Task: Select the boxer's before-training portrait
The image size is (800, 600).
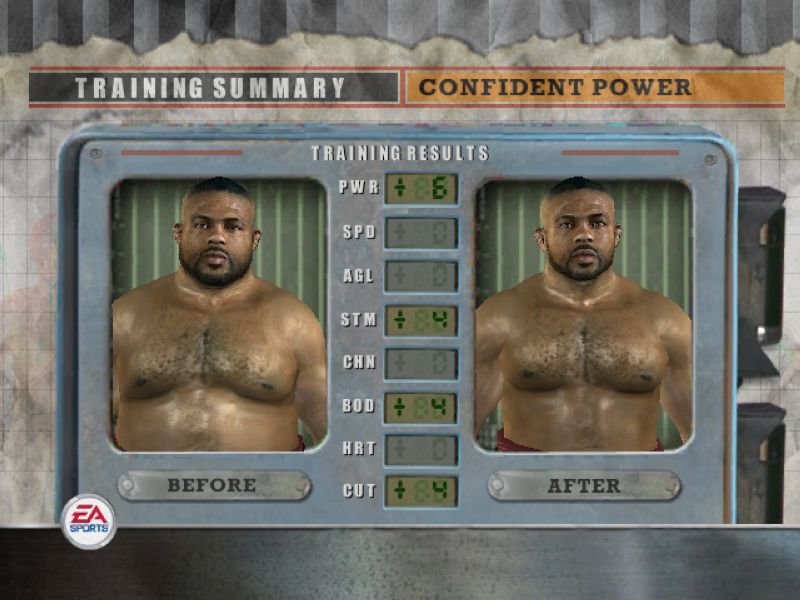Action: [x=219, y=314]
